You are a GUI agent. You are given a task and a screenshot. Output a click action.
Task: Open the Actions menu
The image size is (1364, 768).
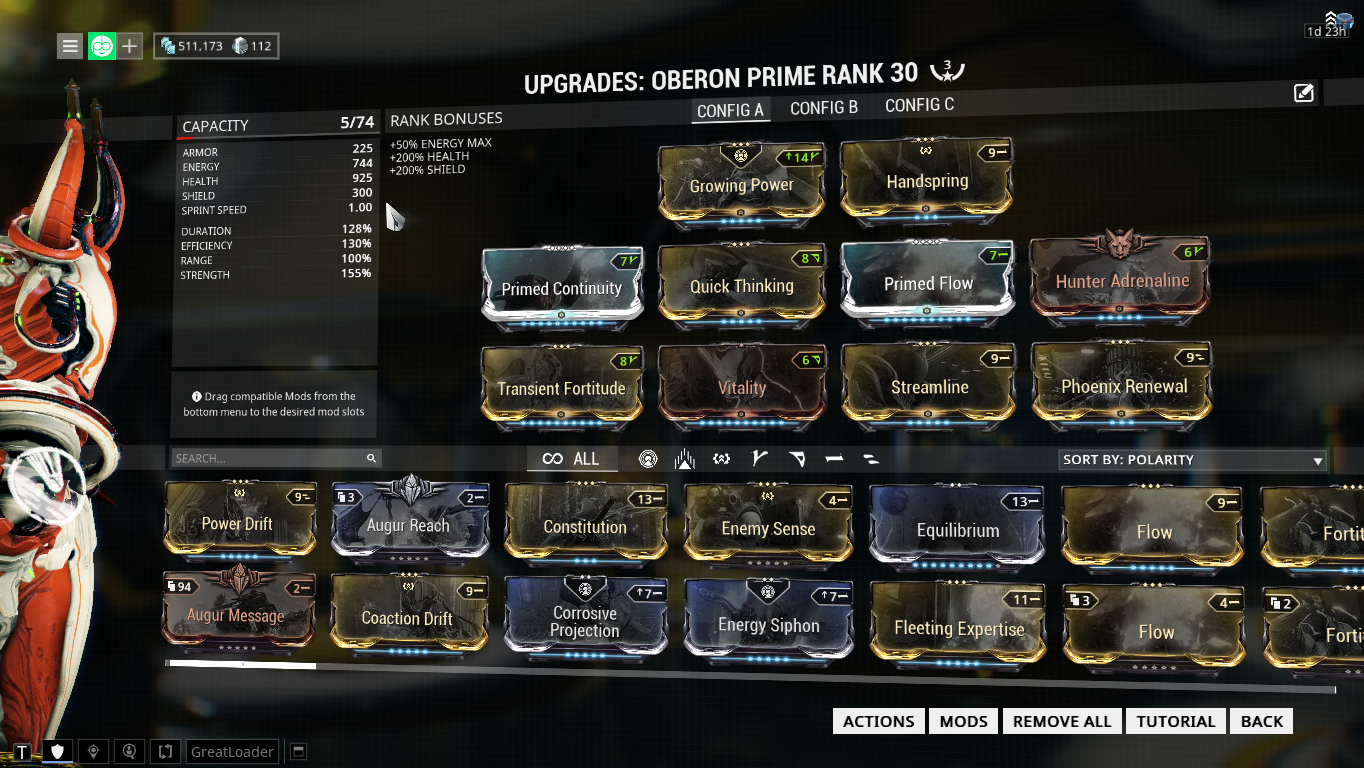click(878, 721)
